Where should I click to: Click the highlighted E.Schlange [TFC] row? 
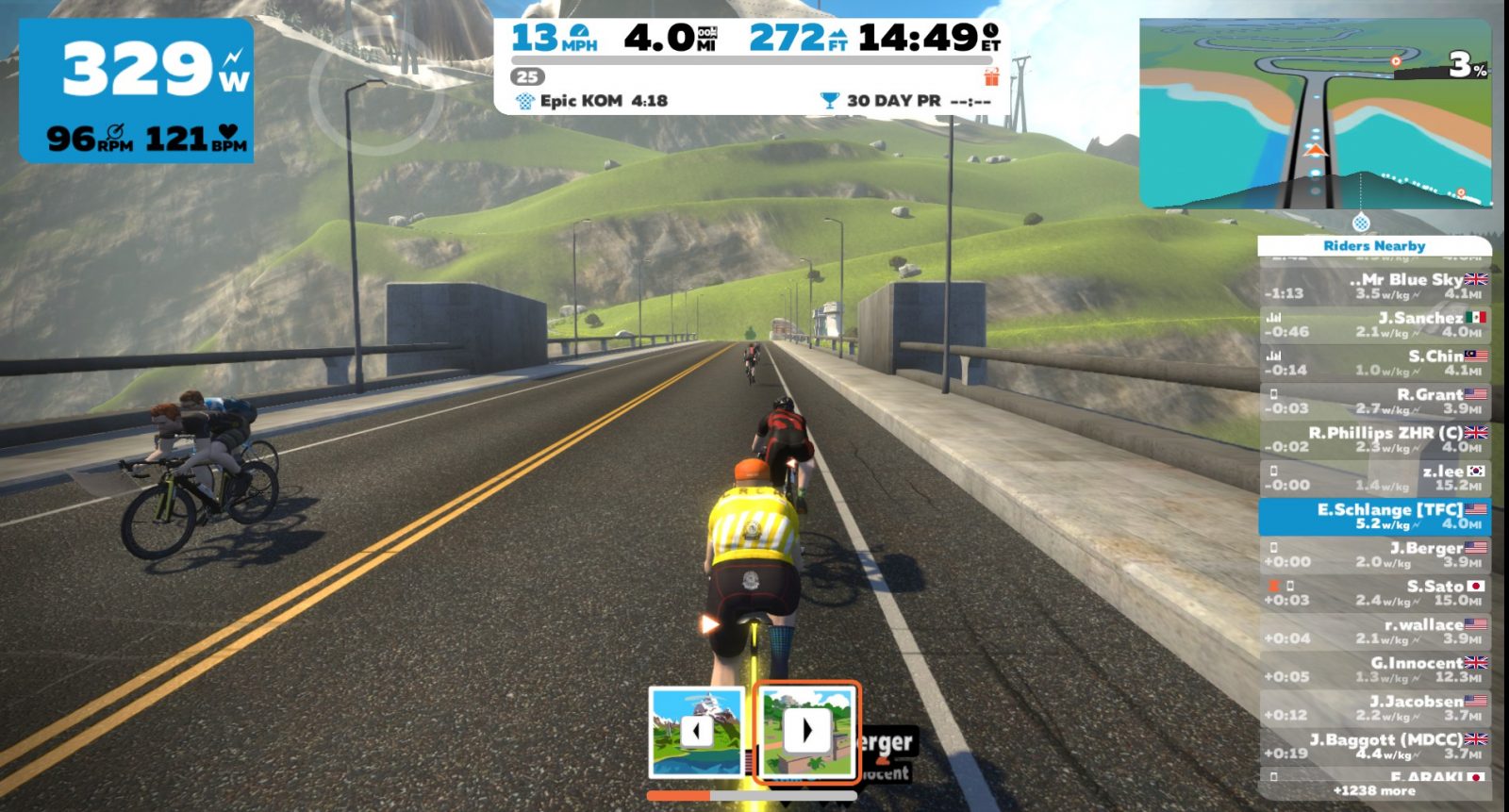[x=1375, y=517]
